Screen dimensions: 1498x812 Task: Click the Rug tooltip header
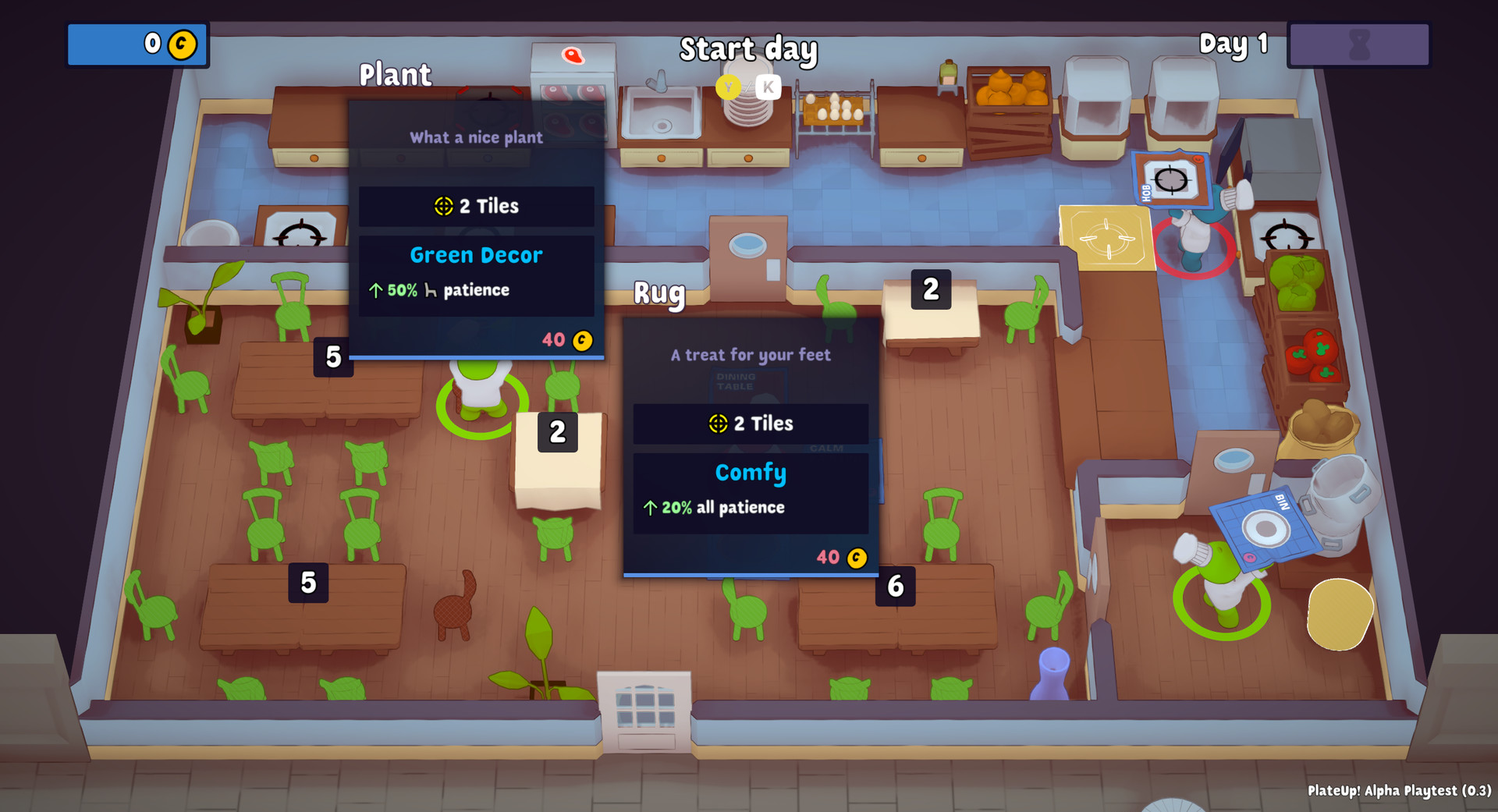tap(750, 354)
